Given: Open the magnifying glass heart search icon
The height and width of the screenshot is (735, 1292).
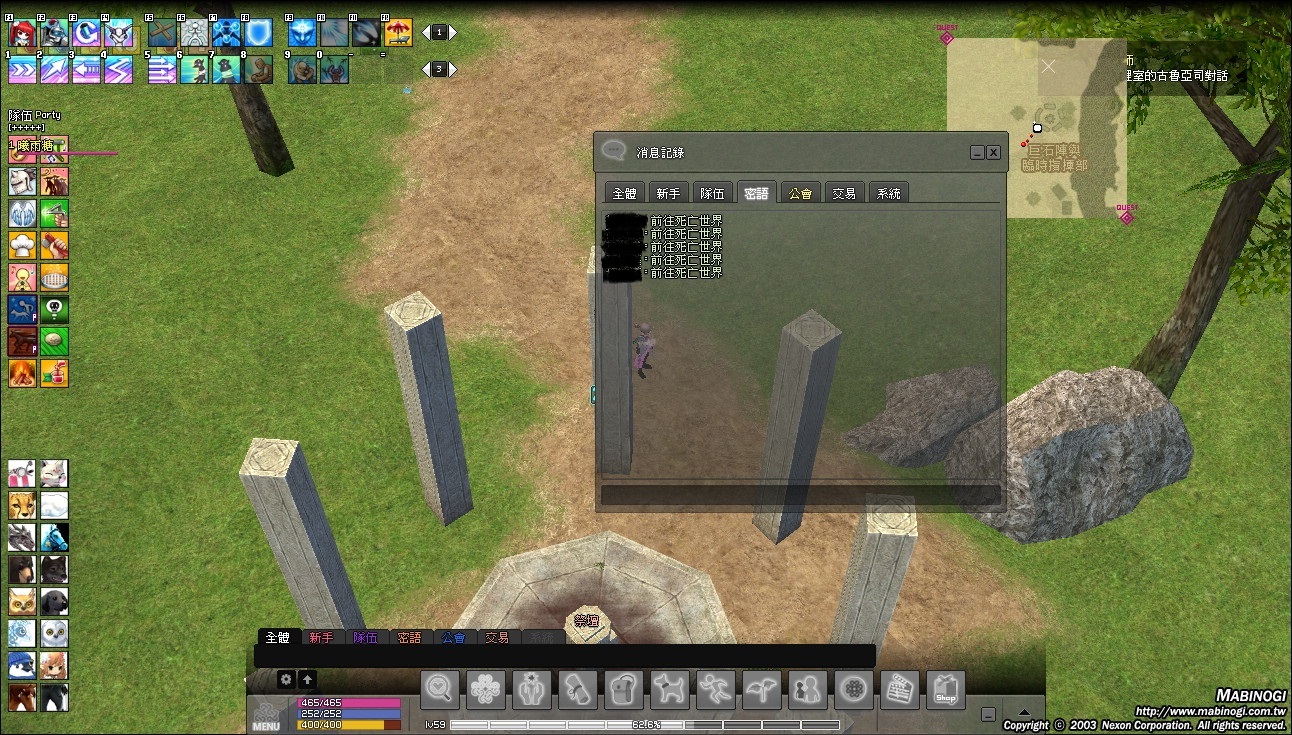Looking at the screenshot, I should coord(439,690).
